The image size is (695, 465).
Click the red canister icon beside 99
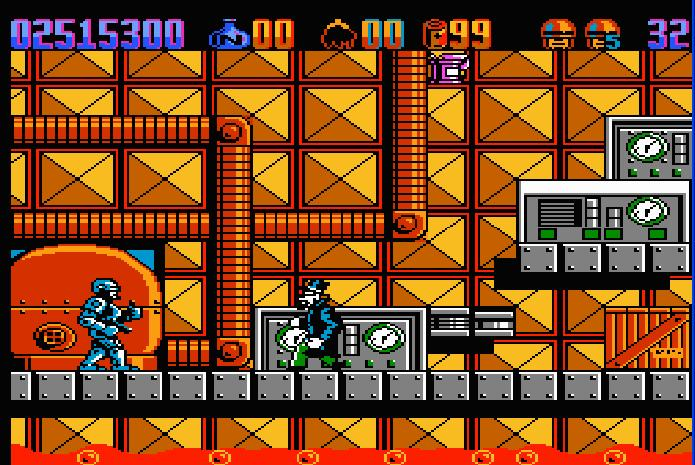coord(436,34)
